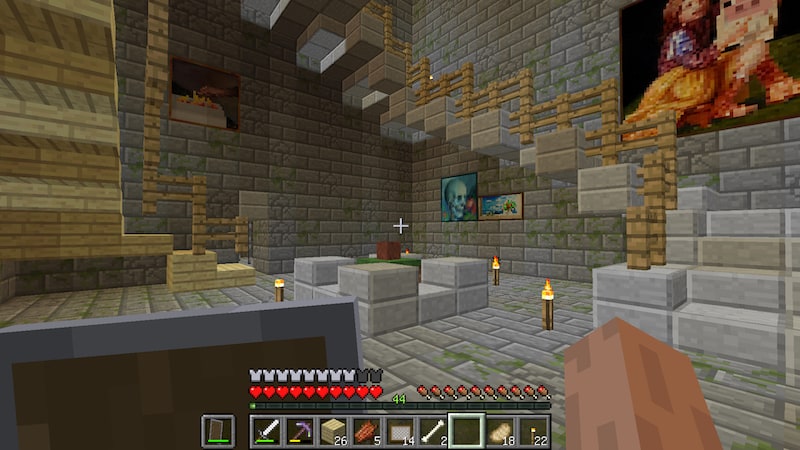Select the glass pane stack of 14

(399, 431)
